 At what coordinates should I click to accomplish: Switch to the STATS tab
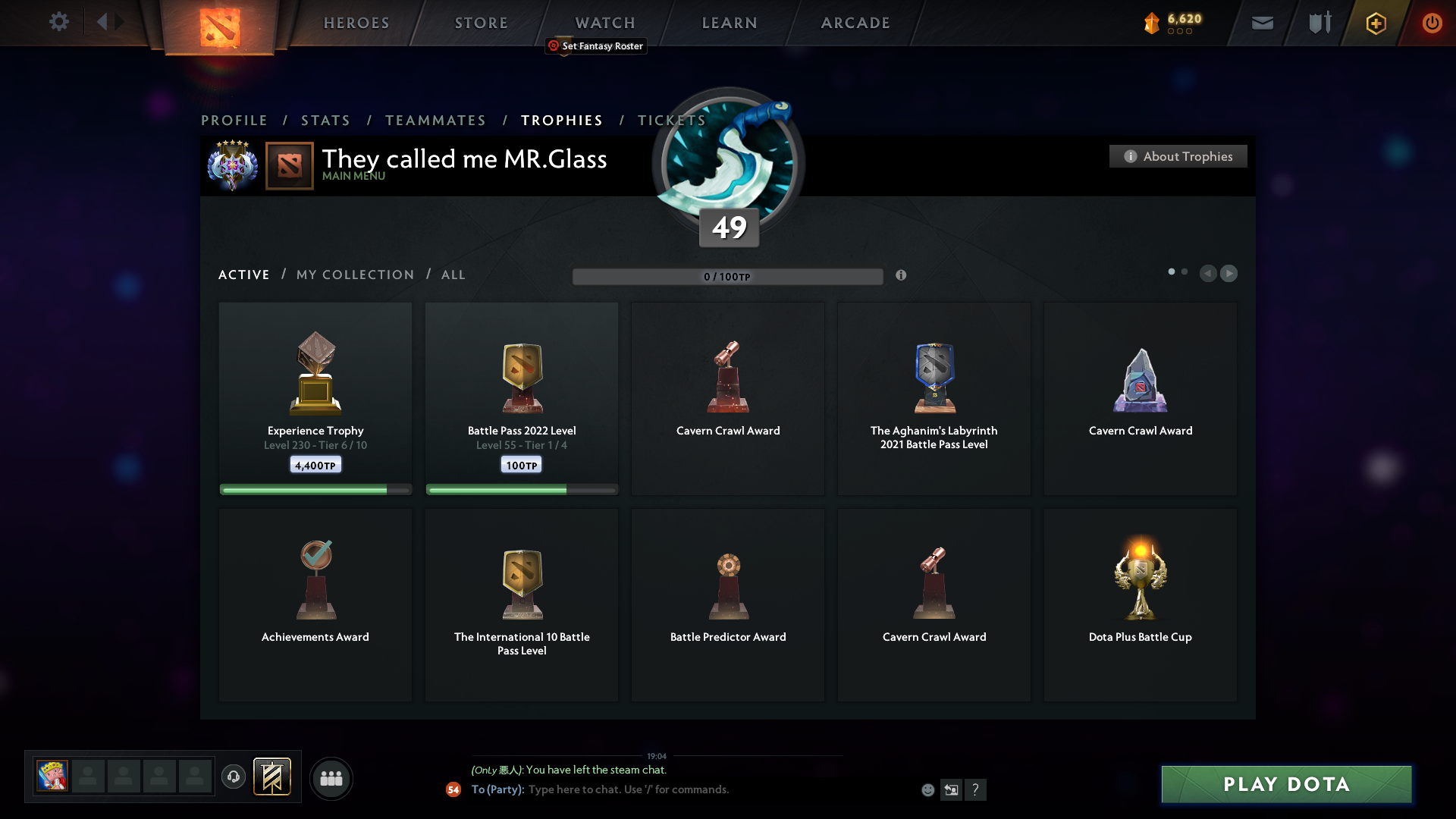pos(325,120)
